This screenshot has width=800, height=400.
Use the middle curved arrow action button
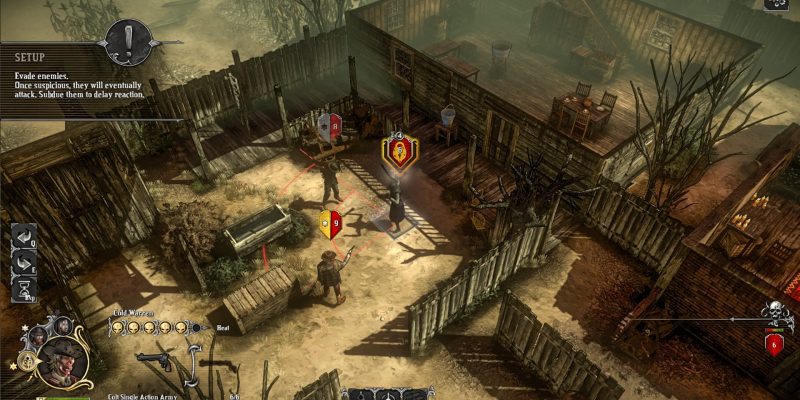point(25,265)
